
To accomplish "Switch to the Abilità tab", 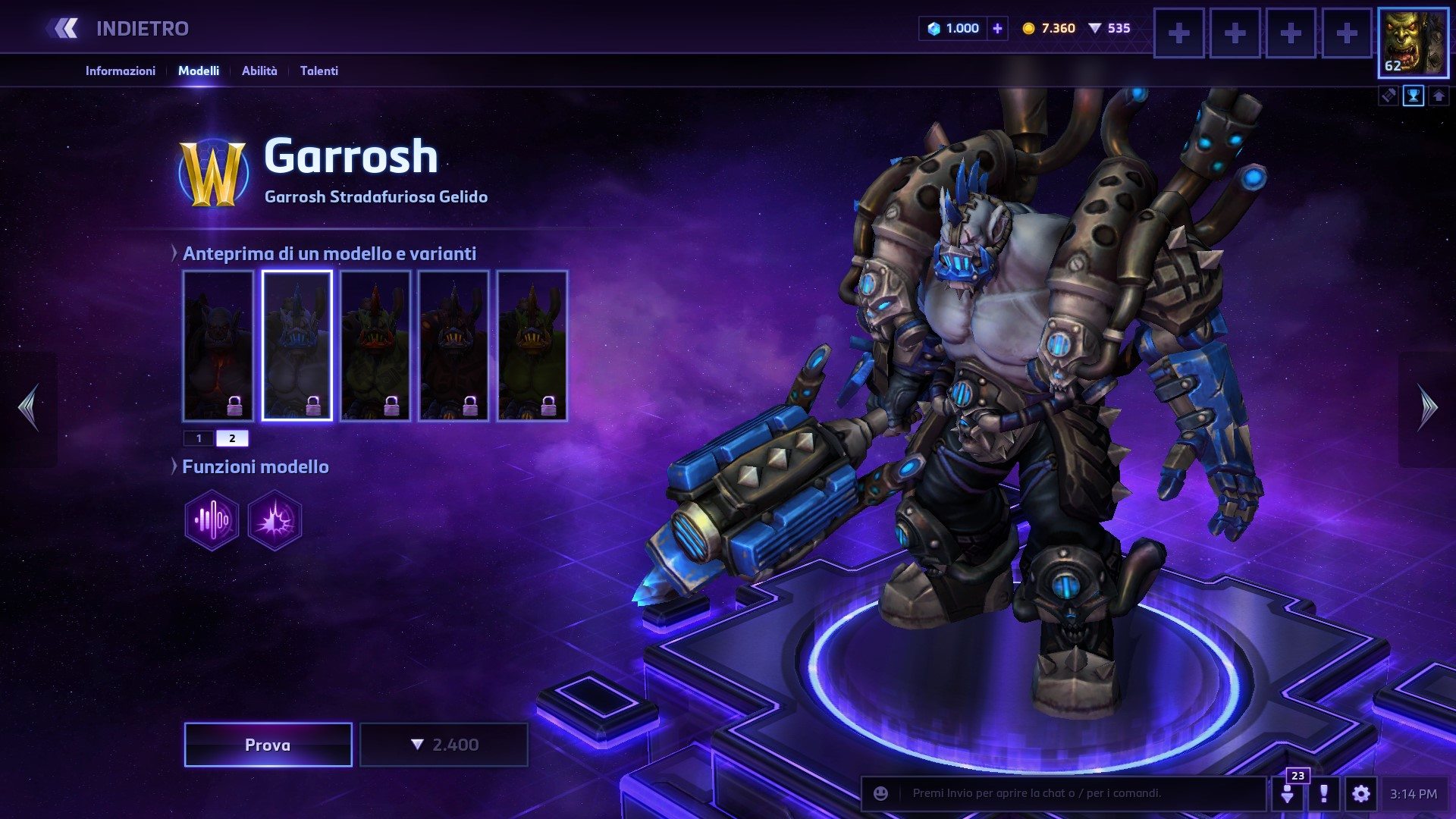I will pyautogui.click(x=259, y=71).
